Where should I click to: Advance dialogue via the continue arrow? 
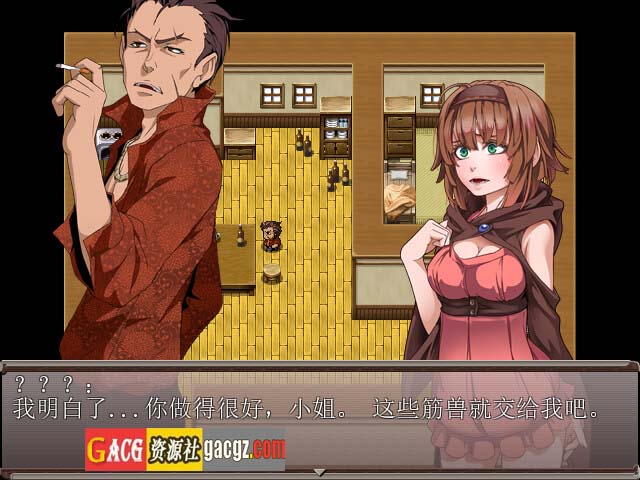point(320,472)
